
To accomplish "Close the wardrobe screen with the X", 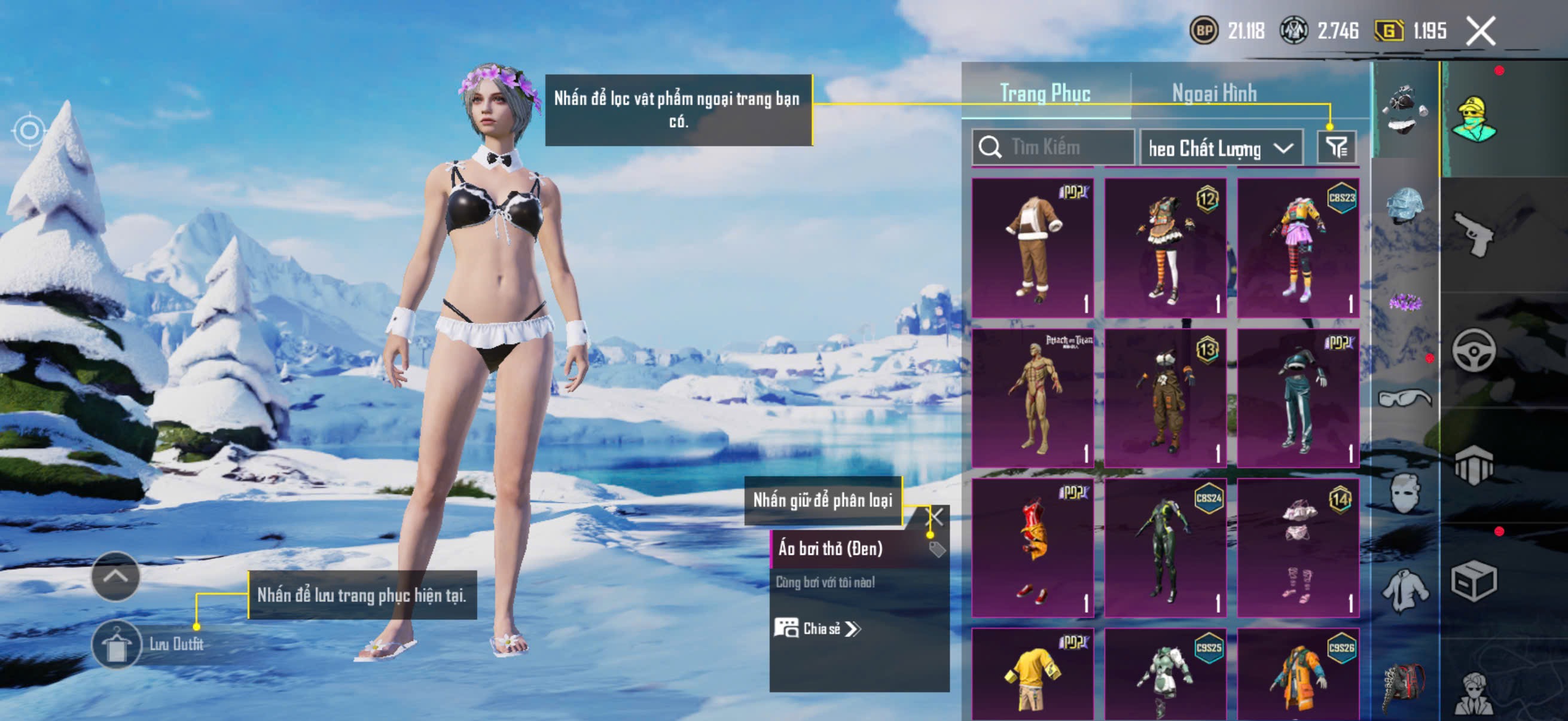I will click(1479, 31).
